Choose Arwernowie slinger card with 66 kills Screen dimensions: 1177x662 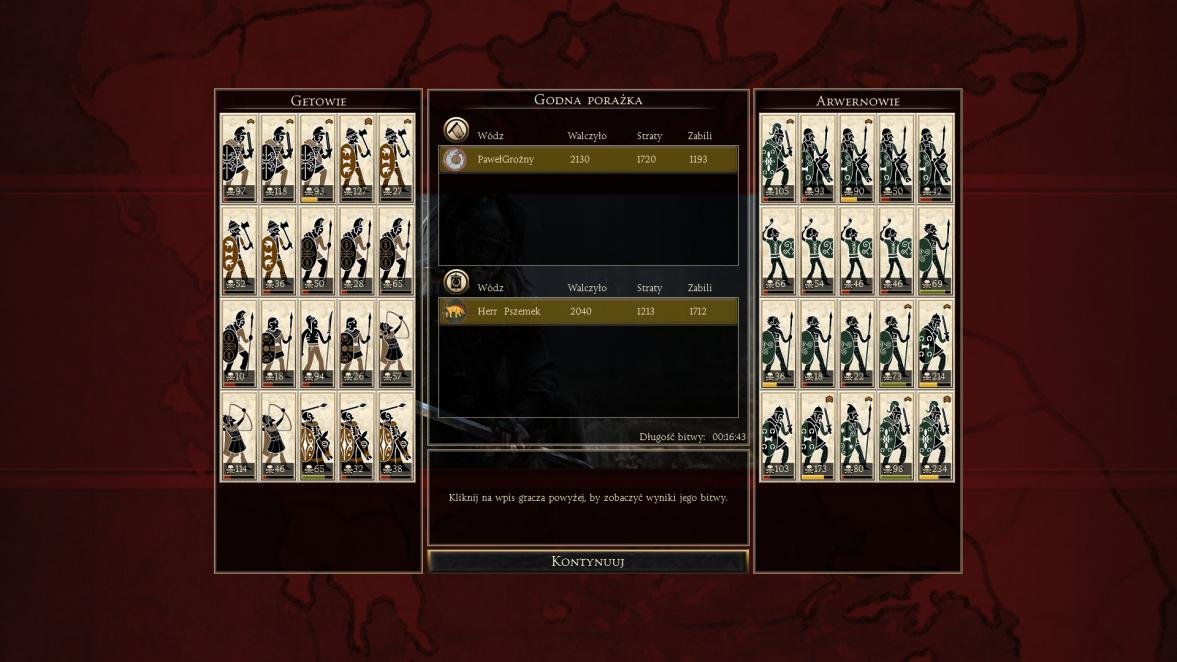pyautogui.click(x=778, y=251)
